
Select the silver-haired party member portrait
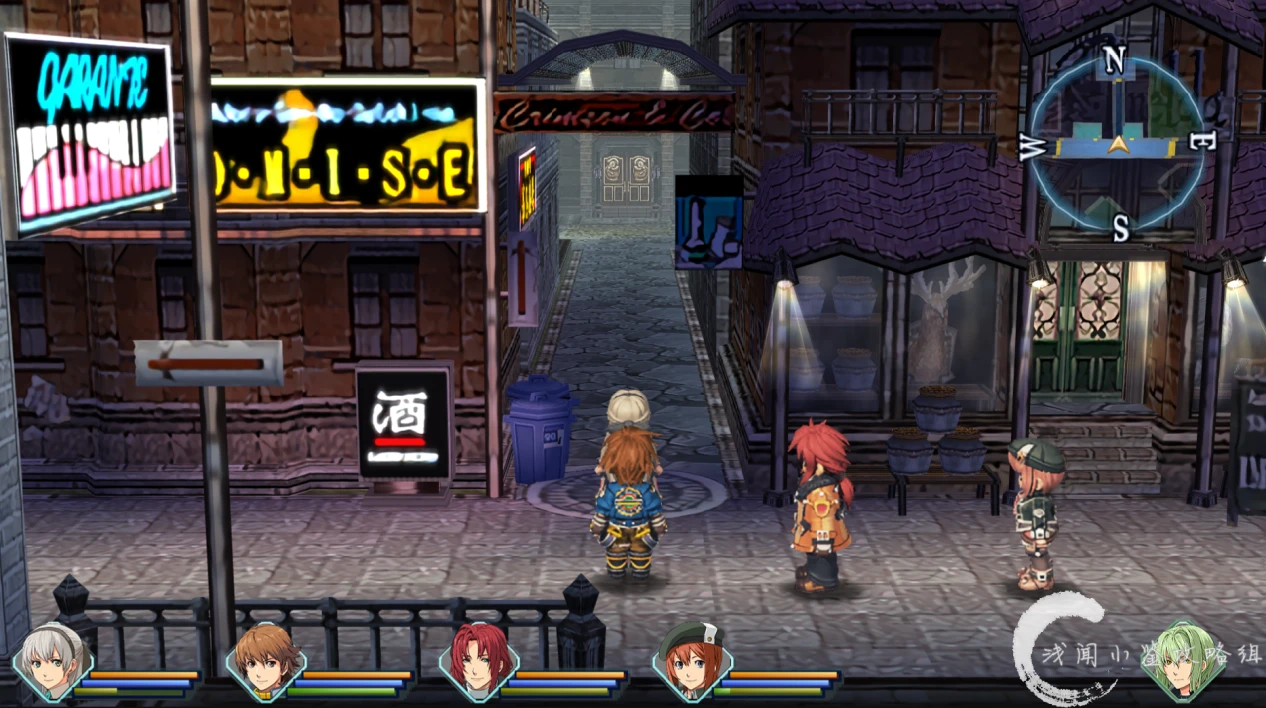click(52, 662)
